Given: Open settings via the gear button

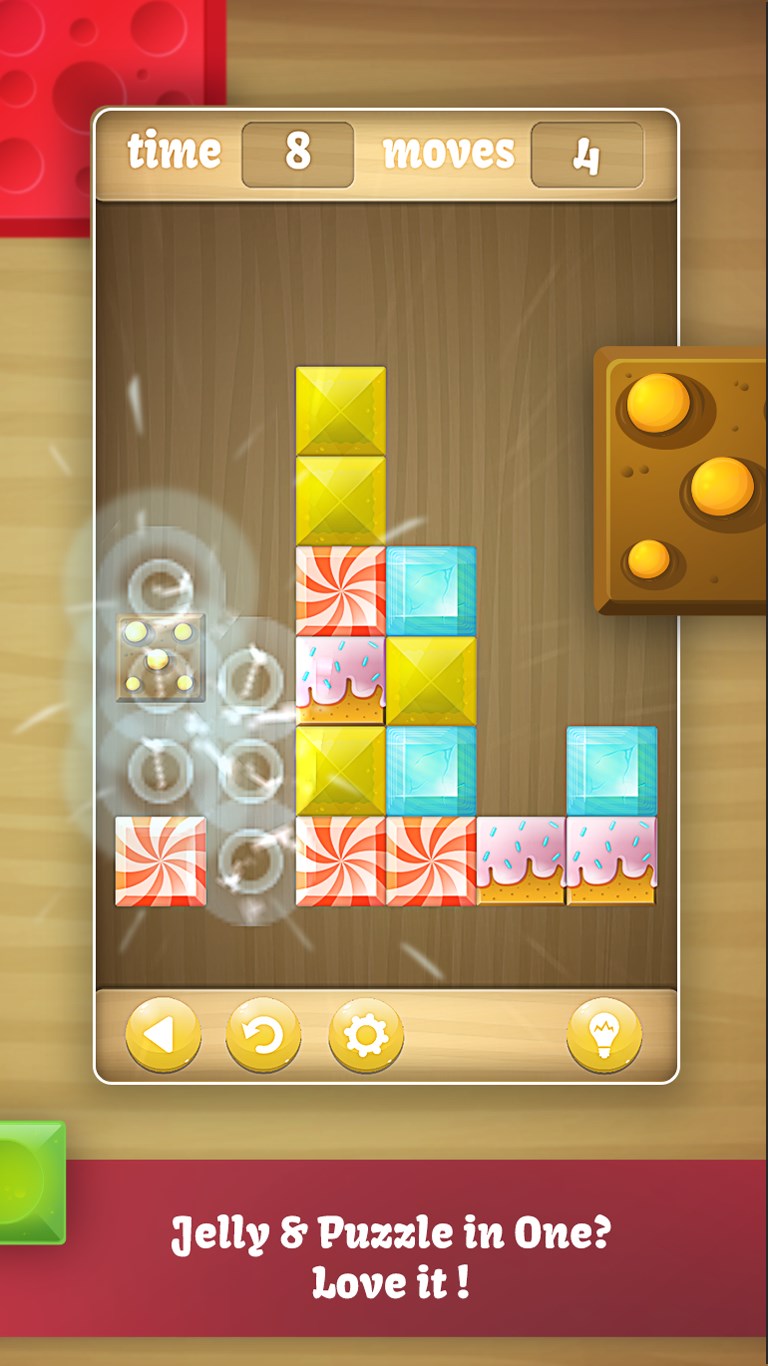Looking at the screenshot, I should (x=366, y=1035).
